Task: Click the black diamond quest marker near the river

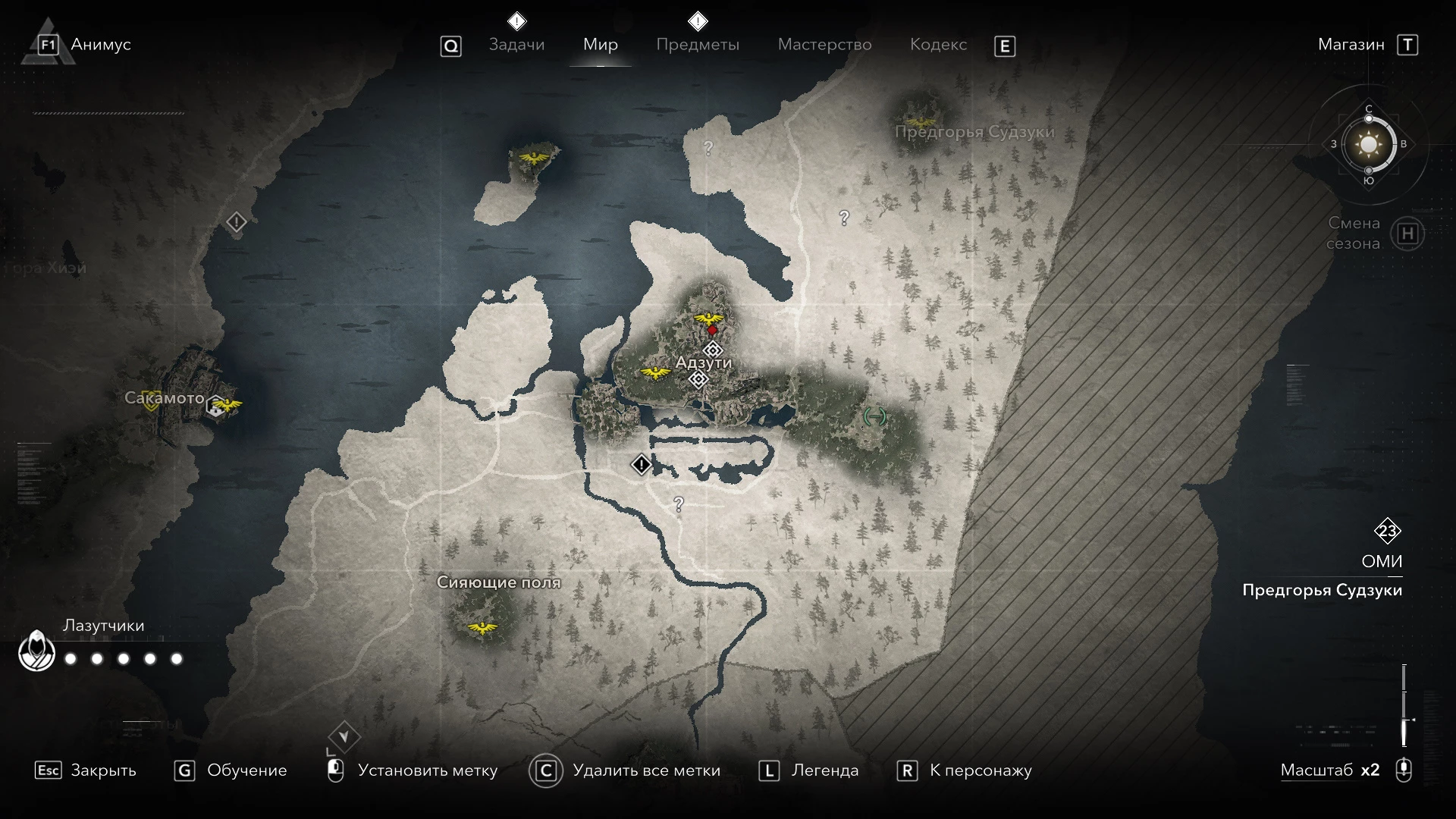Action: pos(642,464)
